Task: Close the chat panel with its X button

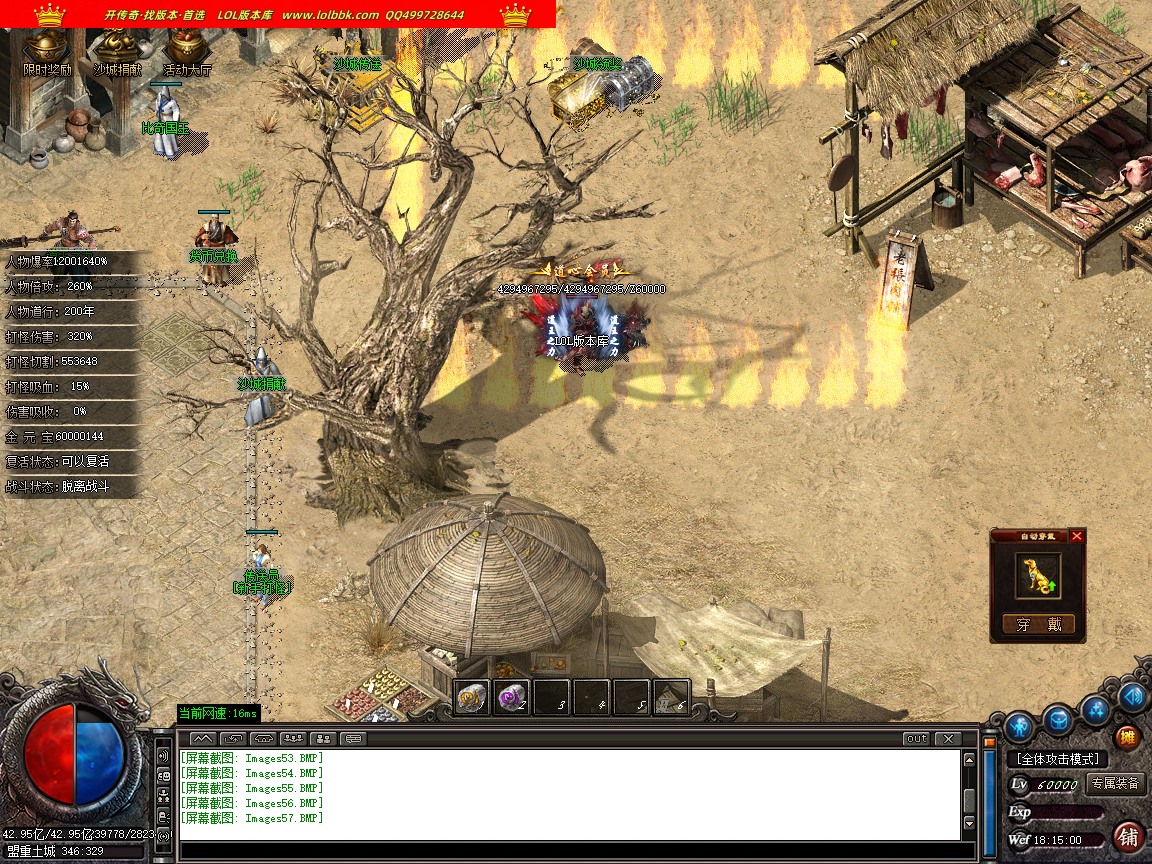Action: pyautogui.click(x=947, y=739)
